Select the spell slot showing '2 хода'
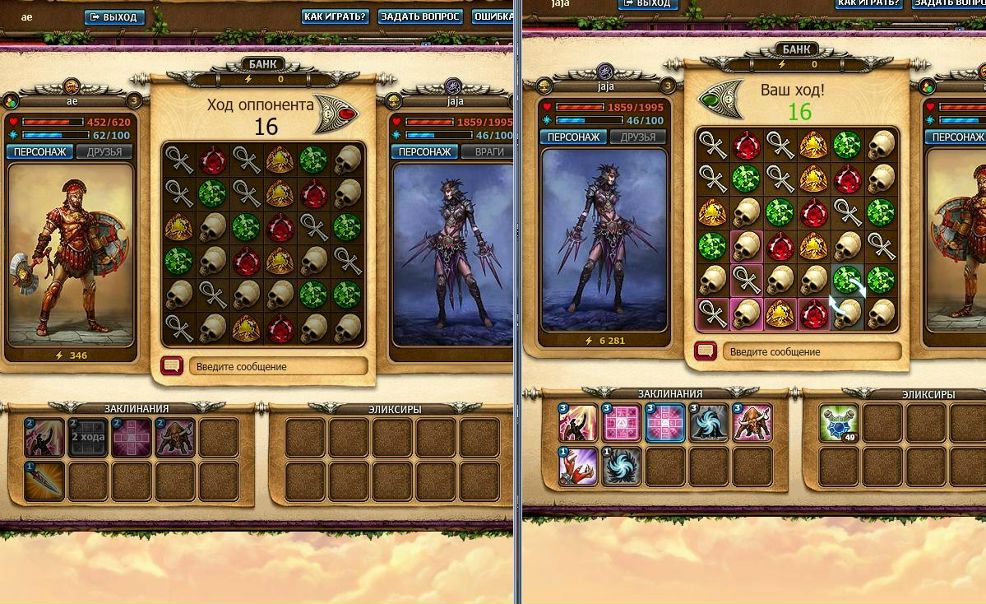 point(87,437)
